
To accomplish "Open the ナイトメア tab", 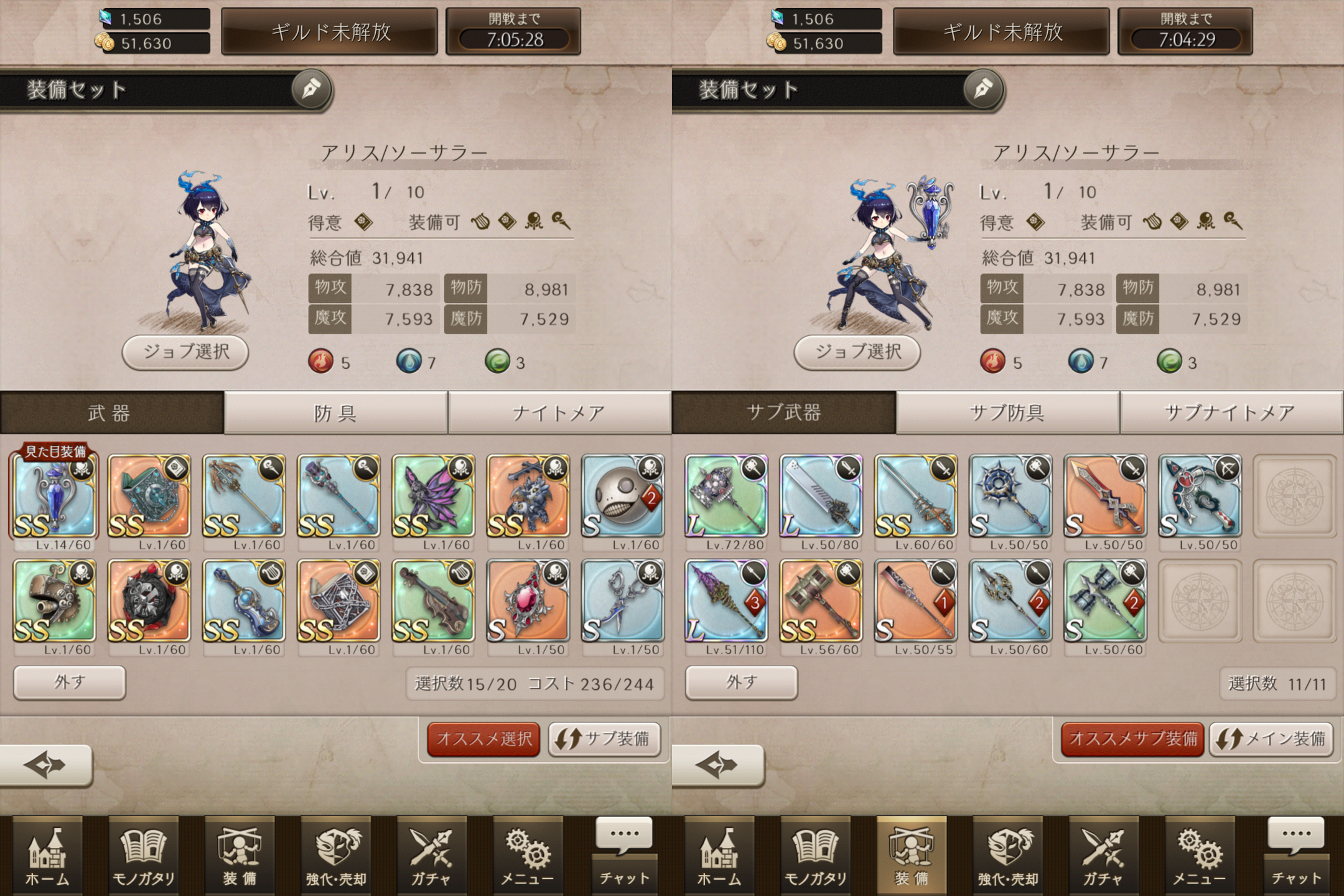I will point(559,413).
